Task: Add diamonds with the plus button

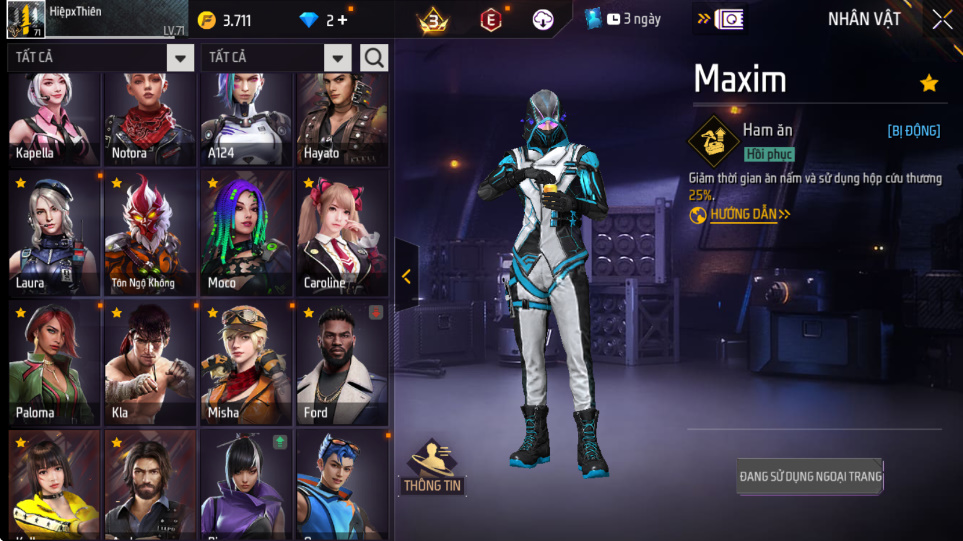Action: (343, 20)
